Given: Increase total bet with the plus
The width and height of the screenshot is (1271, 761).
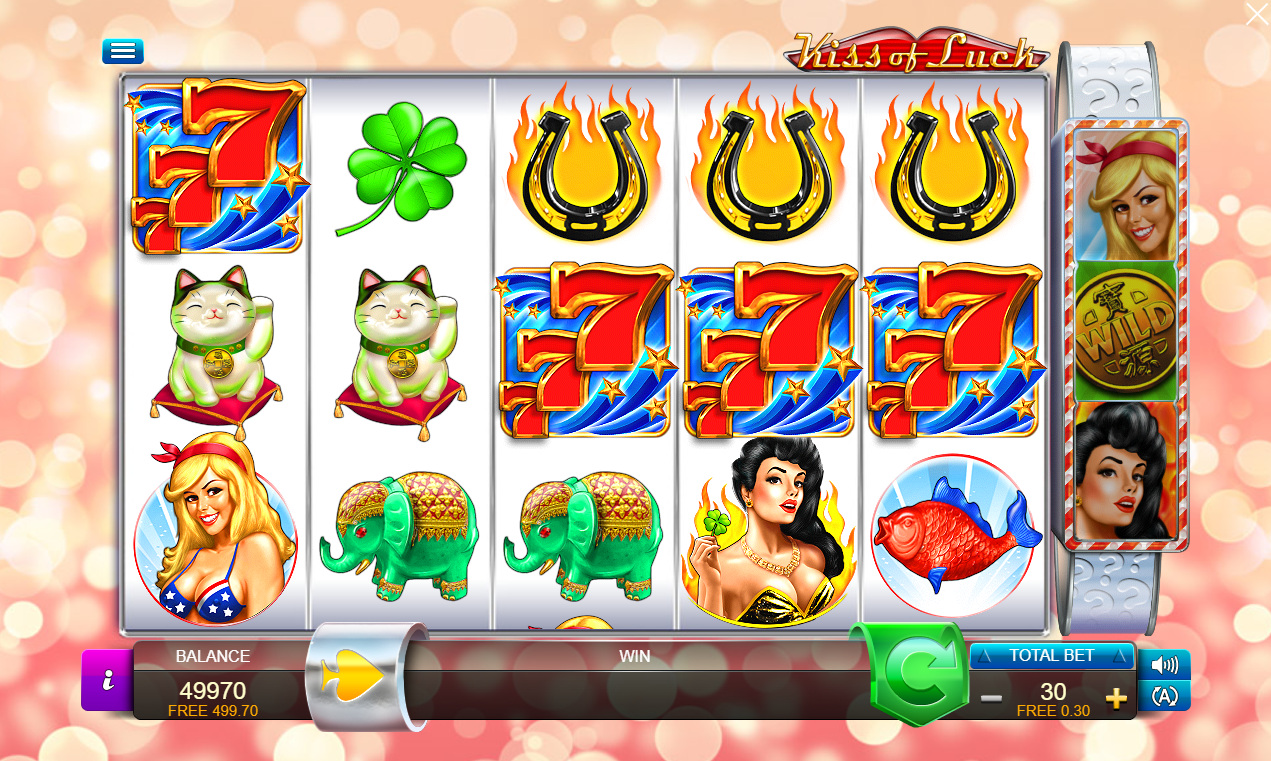Looking at the screenshot, I should click(x=1116, y=698).
